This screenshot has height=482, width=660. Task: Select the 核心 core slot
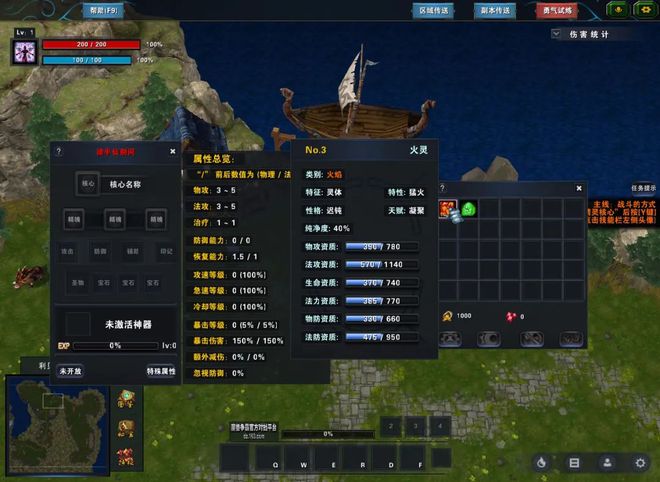coord(88,184)
